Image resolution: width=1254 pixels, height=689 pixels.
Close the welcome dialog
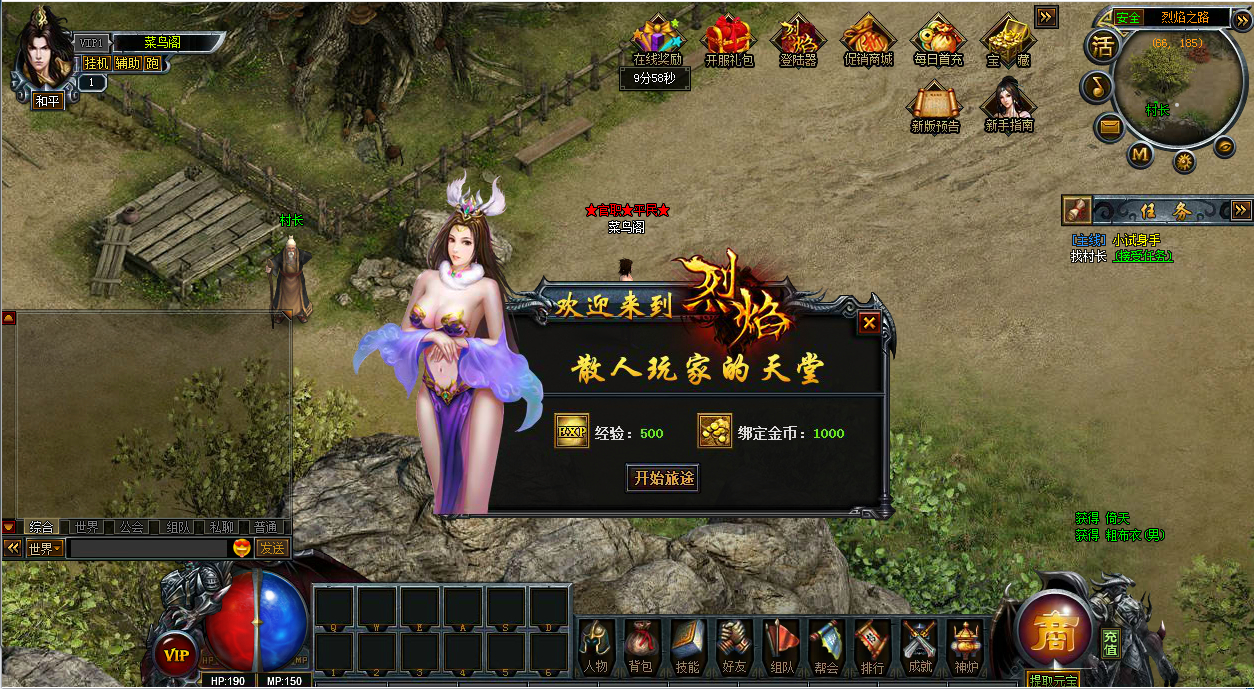coord(869,323)
